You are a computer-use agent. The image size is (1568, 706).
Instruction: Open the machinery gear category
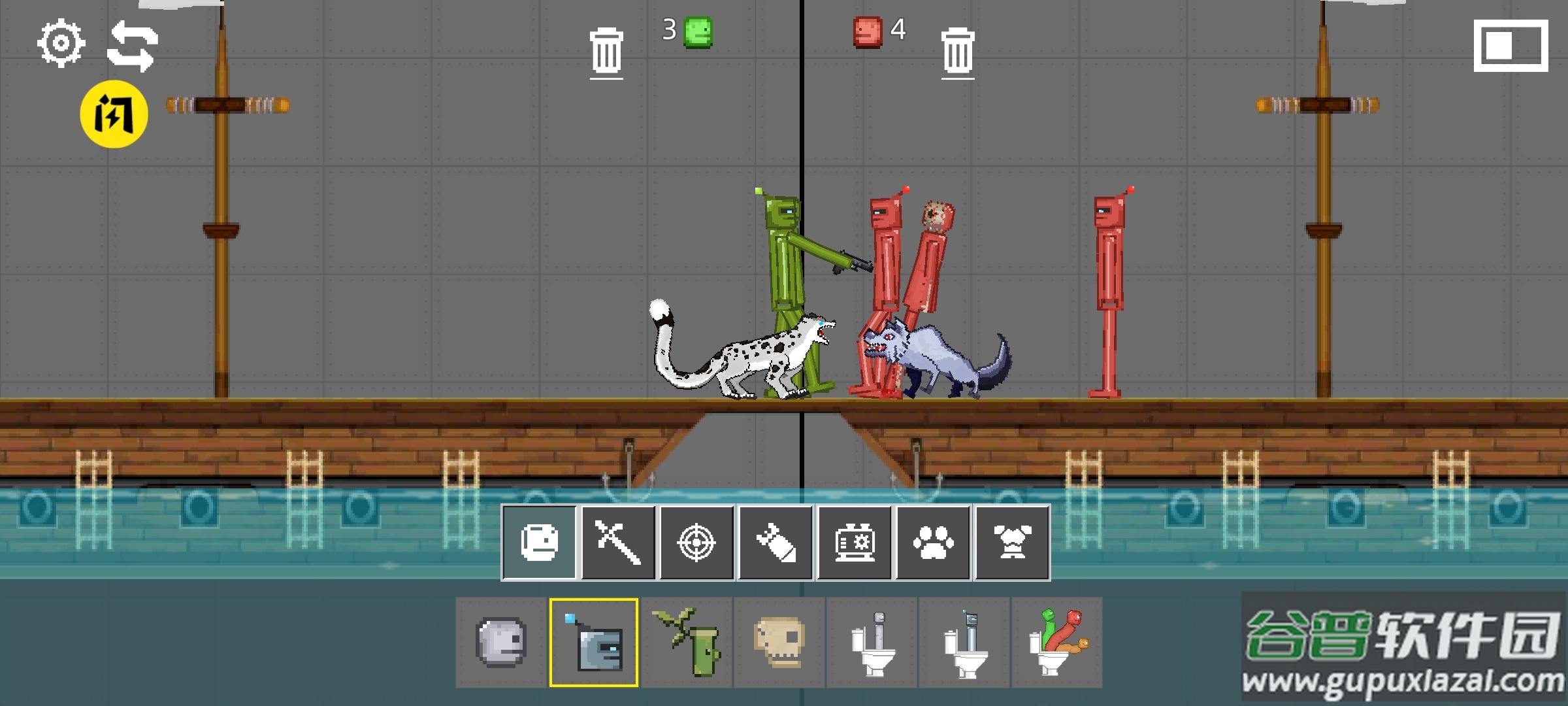coord(854,543)
